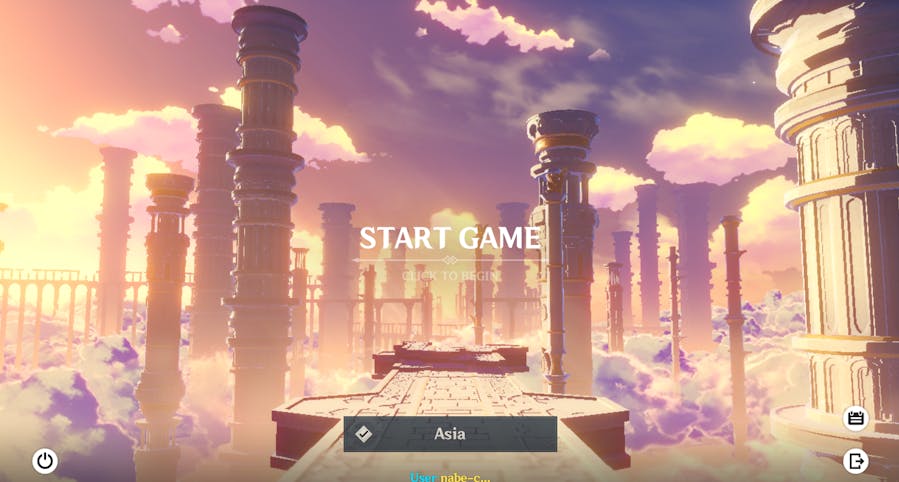Click the power icon to quit
The width and height of the screenshot is (899, 482).
click(x=45, y=461)
